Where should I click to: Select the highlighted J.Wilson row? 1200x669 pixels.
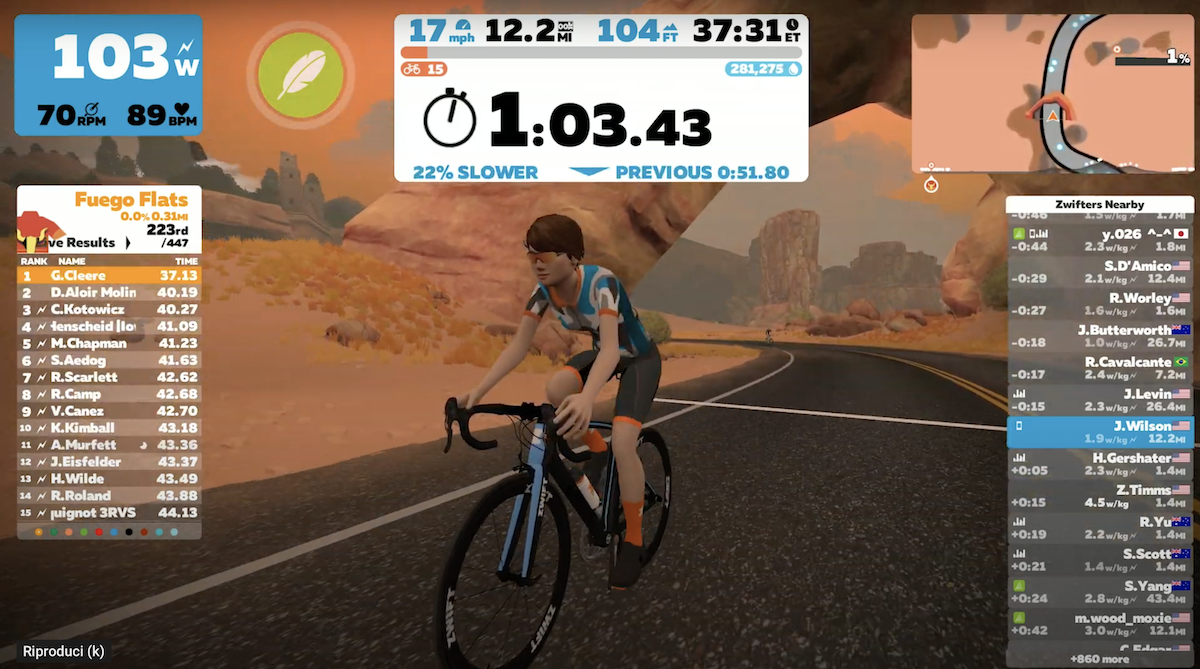[1100, 432]
